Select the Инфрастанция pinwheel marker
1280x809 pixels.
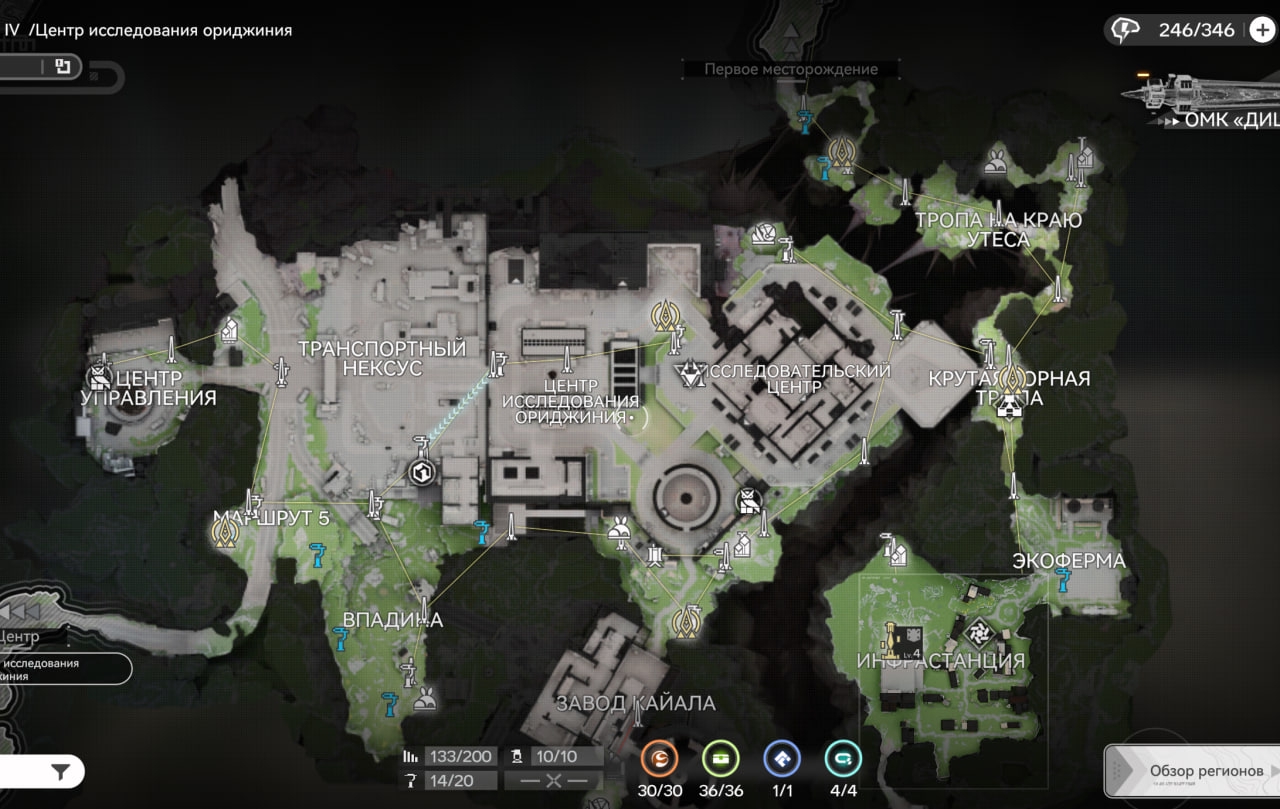coord(977,632)
